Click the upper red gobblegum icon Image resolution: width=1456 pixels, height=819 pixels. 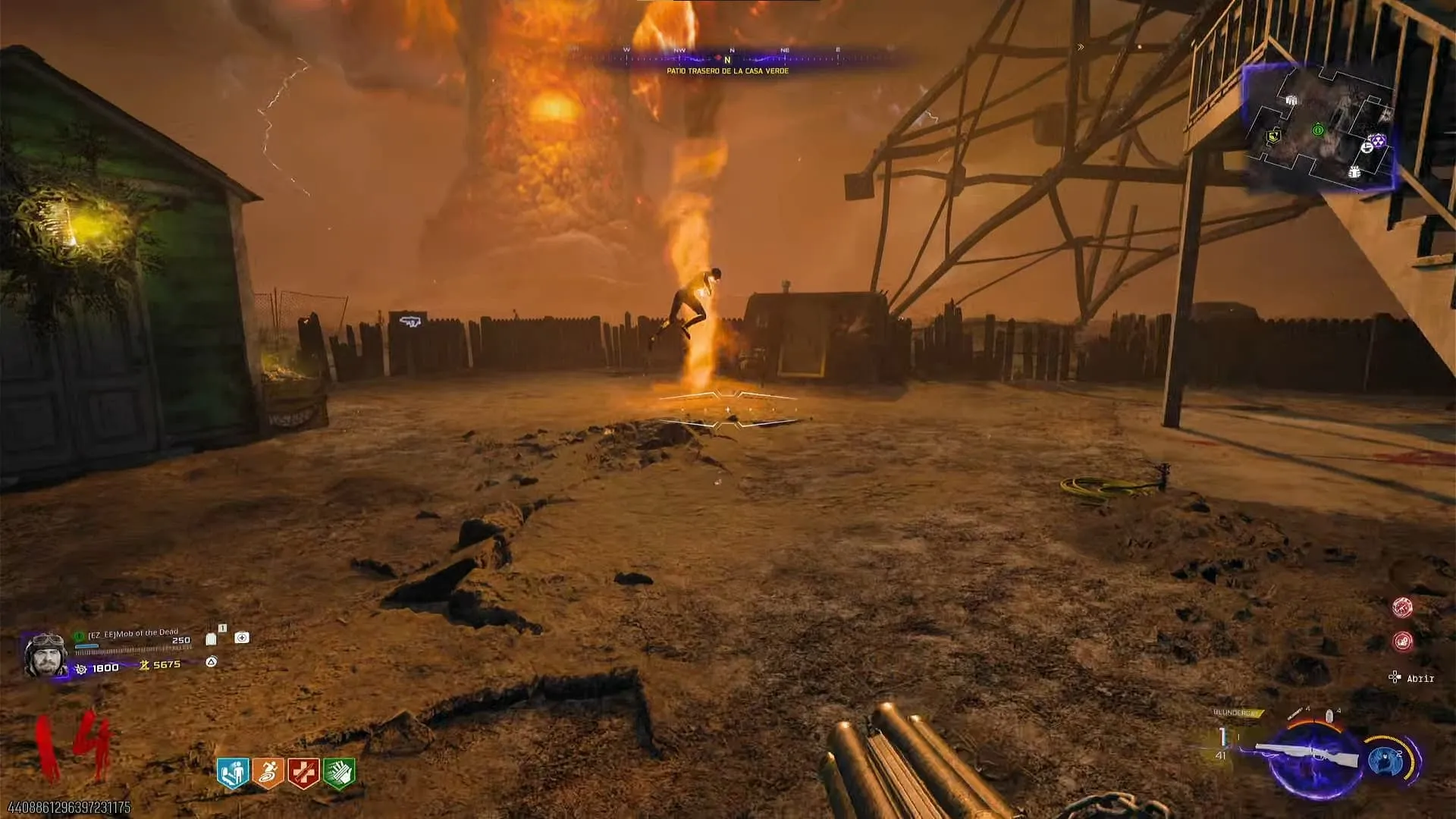click(1402, 607)
